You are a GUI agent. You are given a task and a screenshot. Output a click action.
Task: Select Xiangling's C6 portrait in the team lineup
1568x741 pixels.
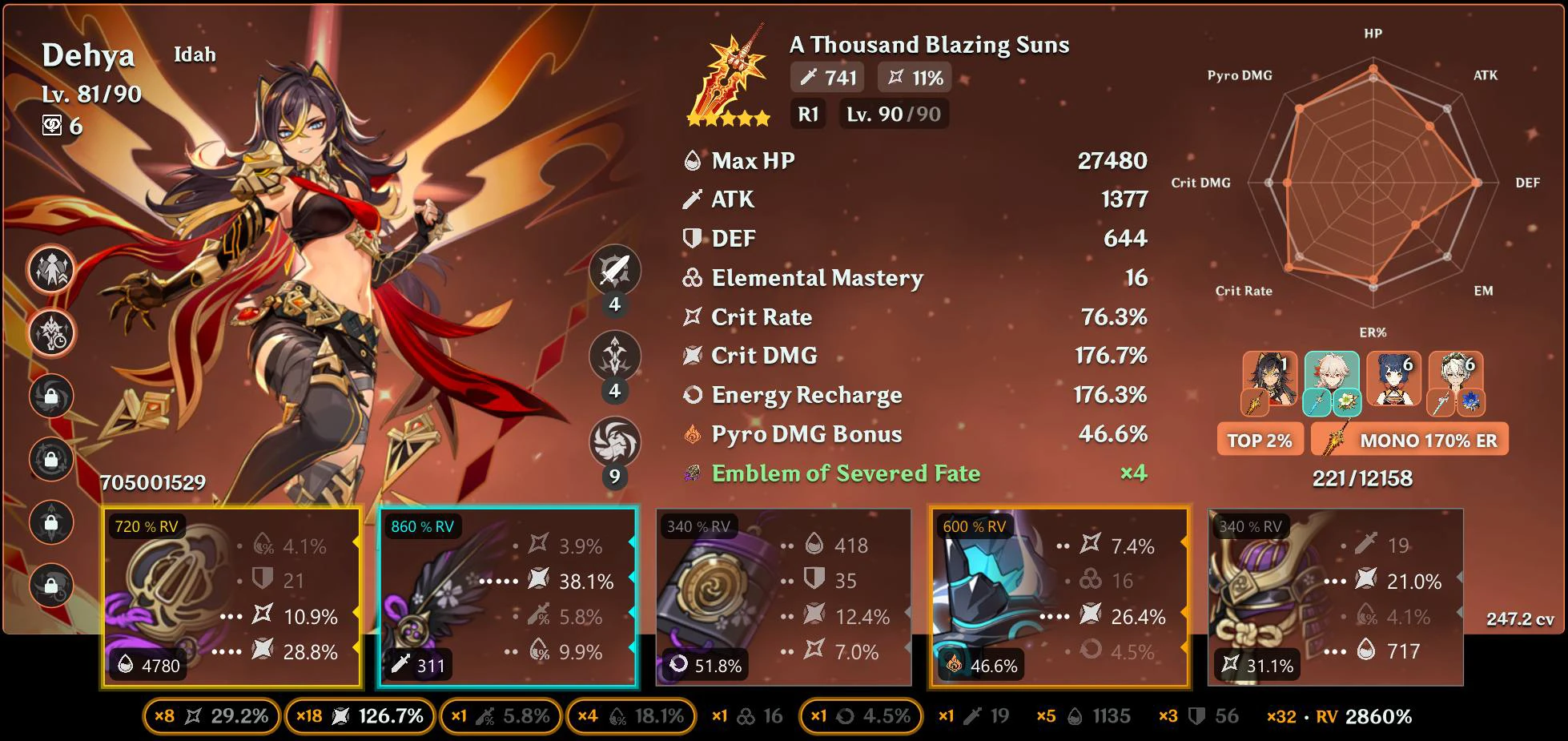[x=1393, y=380]
